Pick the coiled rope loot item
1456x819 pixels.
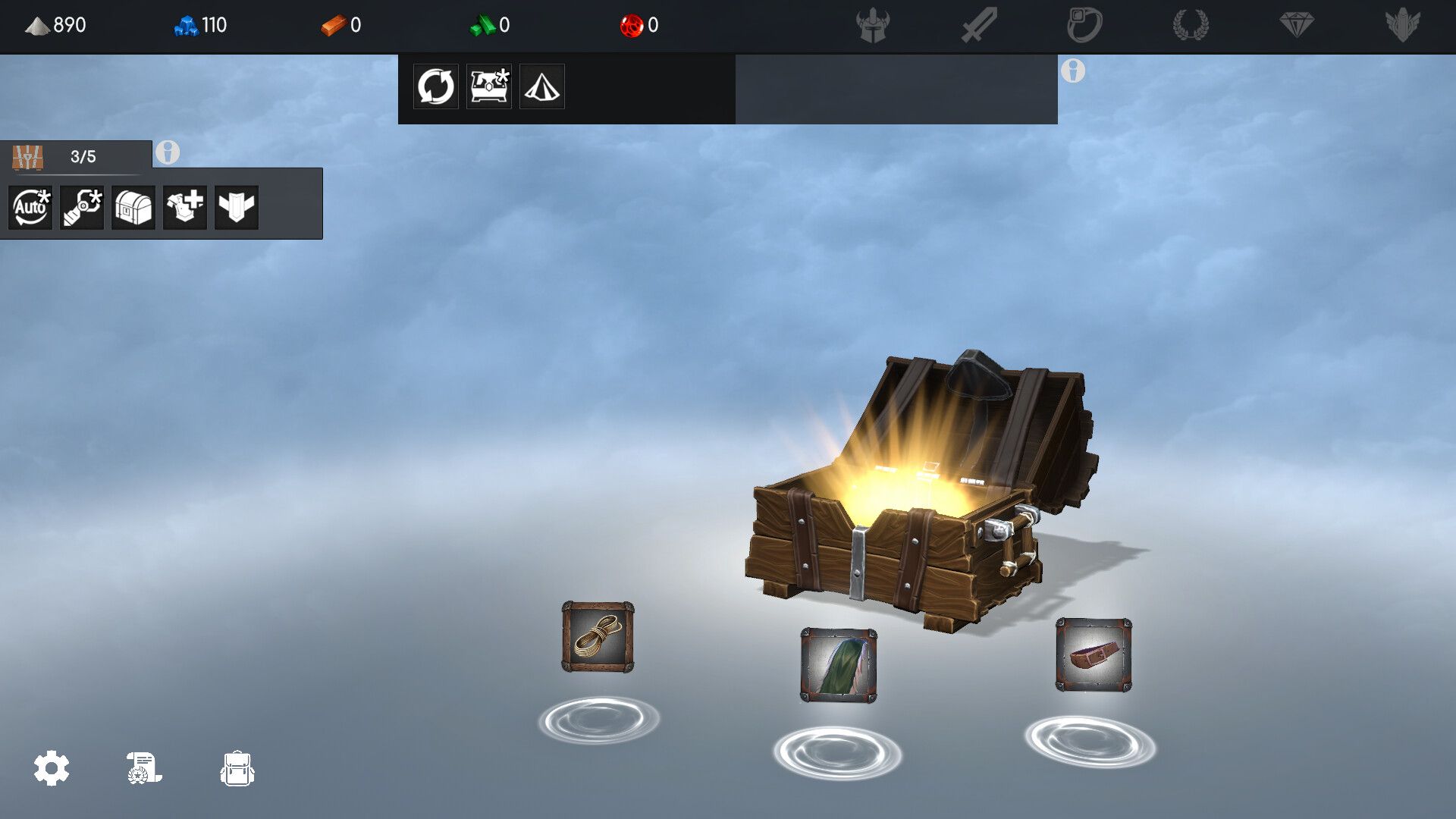click(x=598, y=637)
